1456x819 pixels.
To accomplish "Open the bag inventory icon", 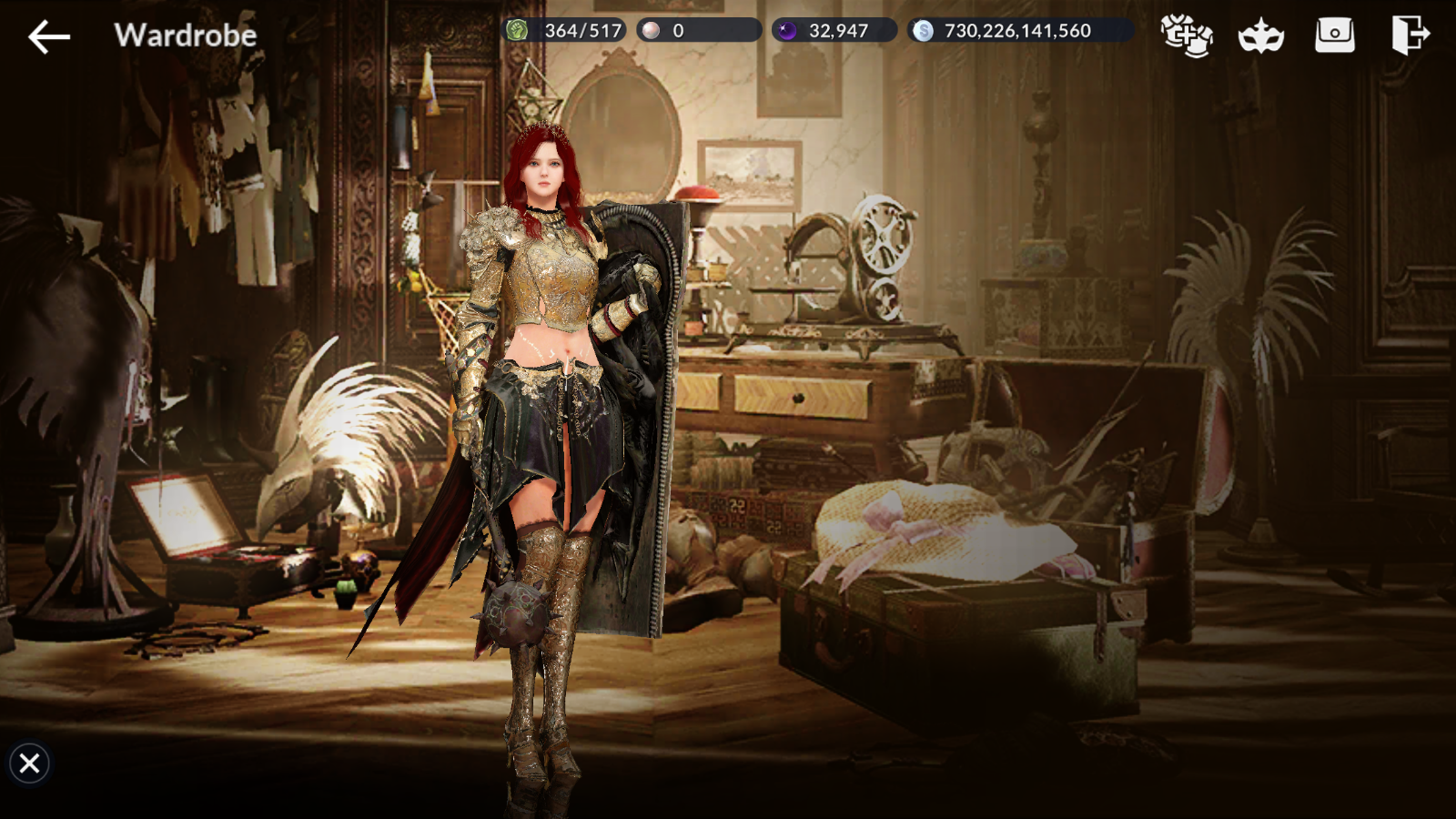I will [1334, 35].
